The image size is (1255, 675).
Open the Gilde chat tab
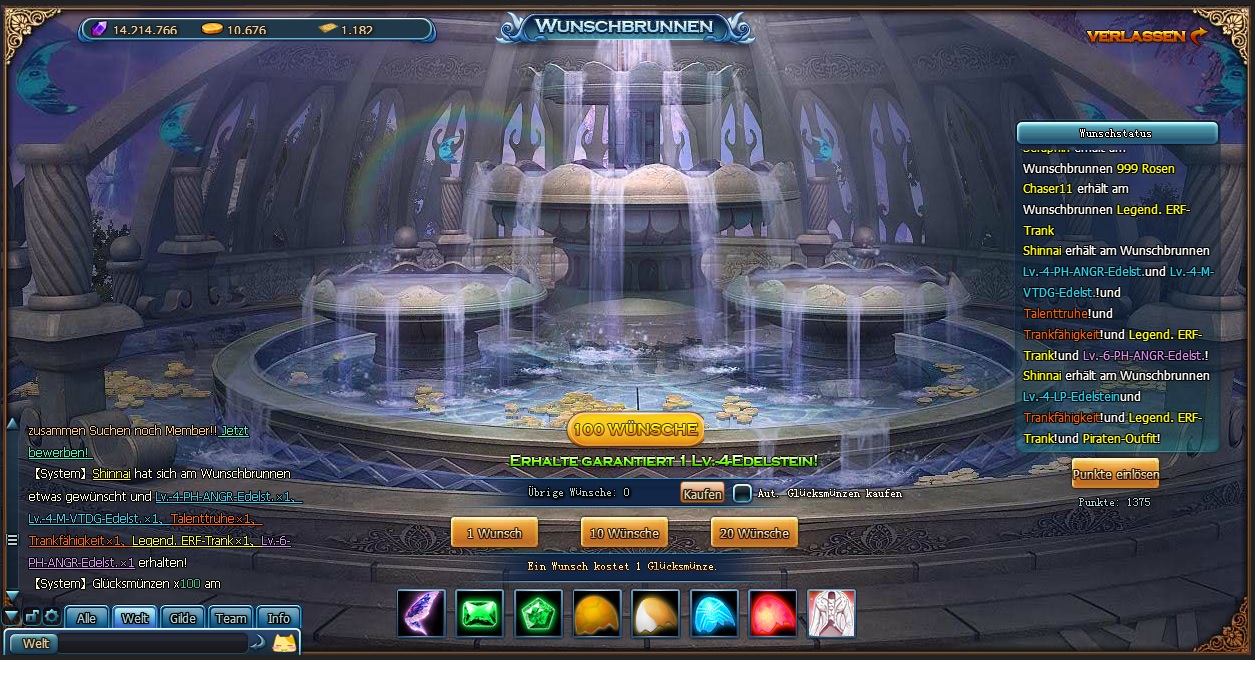click(x=183, y=618)
